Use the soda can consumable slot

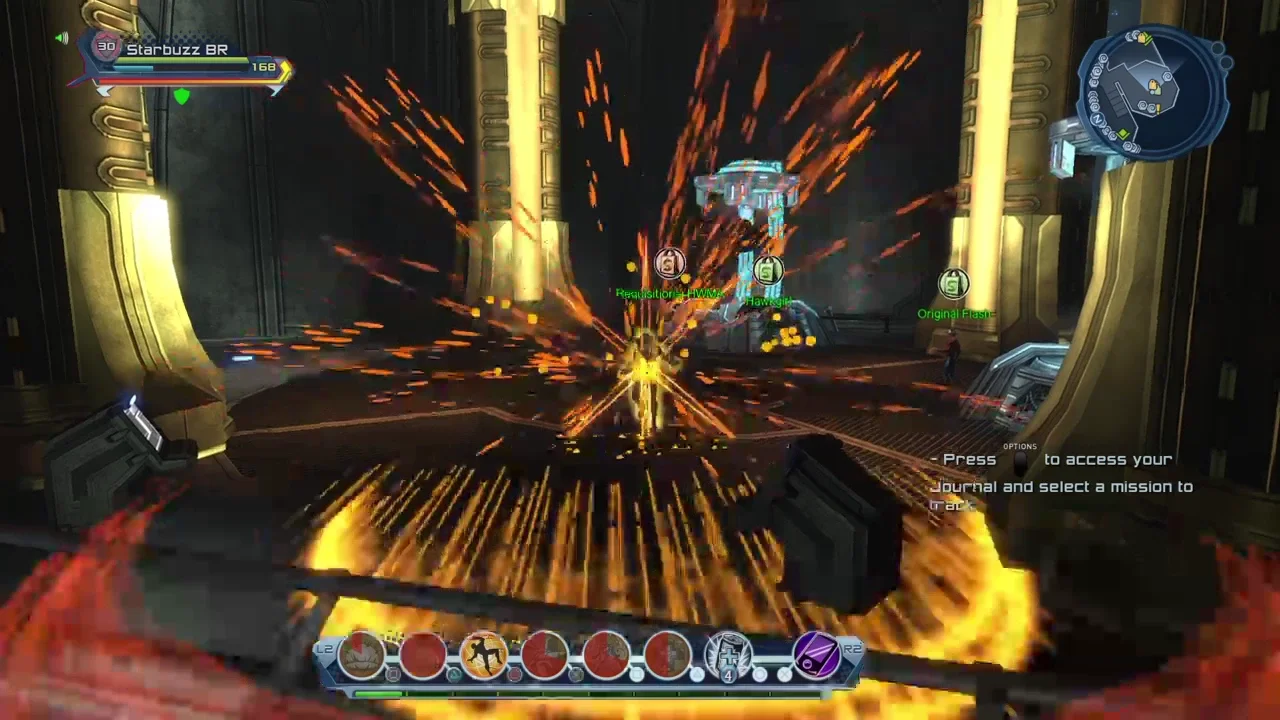pos(729,654)
